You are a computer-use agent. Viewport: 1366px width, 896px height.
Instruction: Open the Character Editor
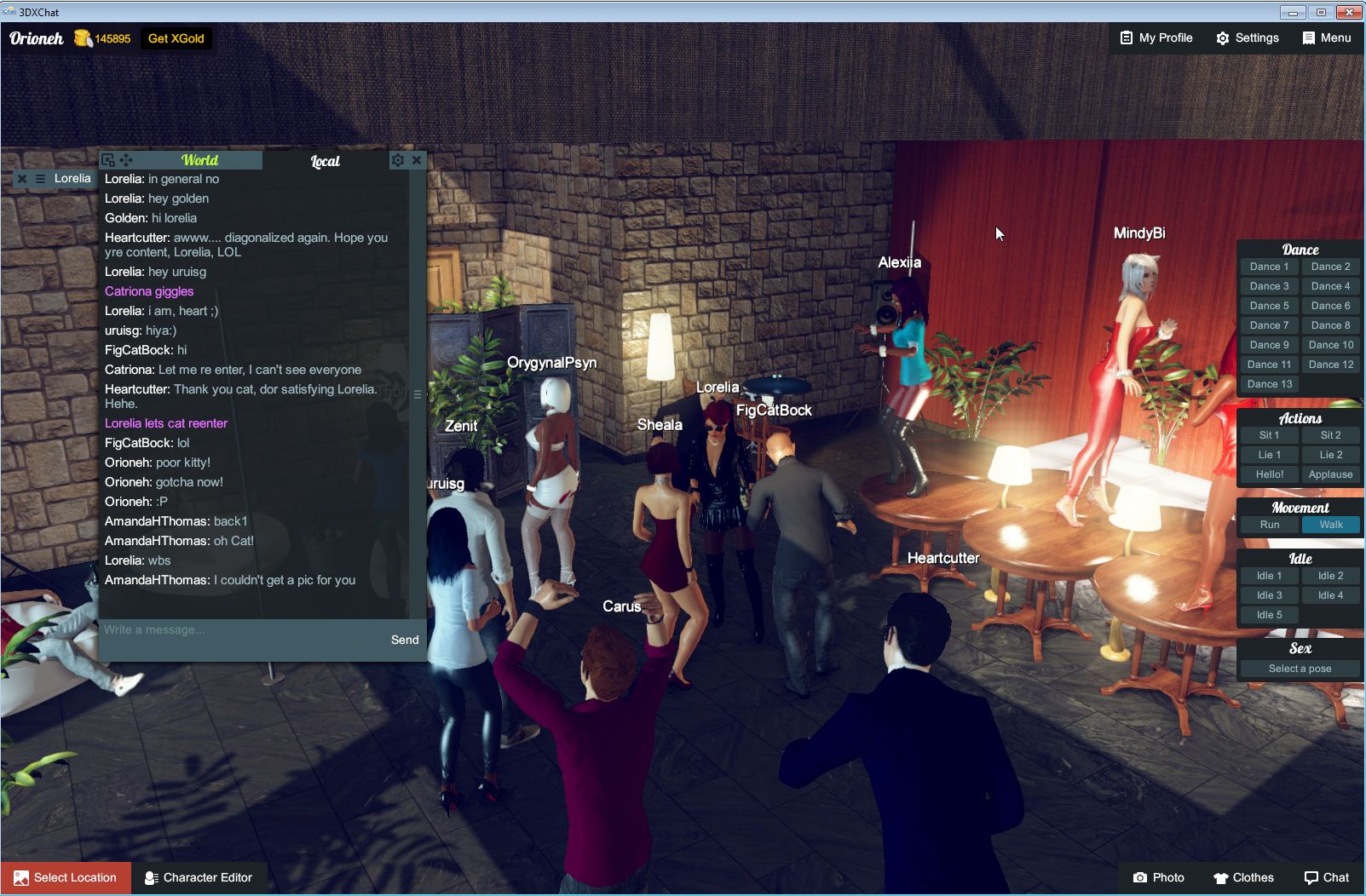pyautogui.click(x=199, y=877)
